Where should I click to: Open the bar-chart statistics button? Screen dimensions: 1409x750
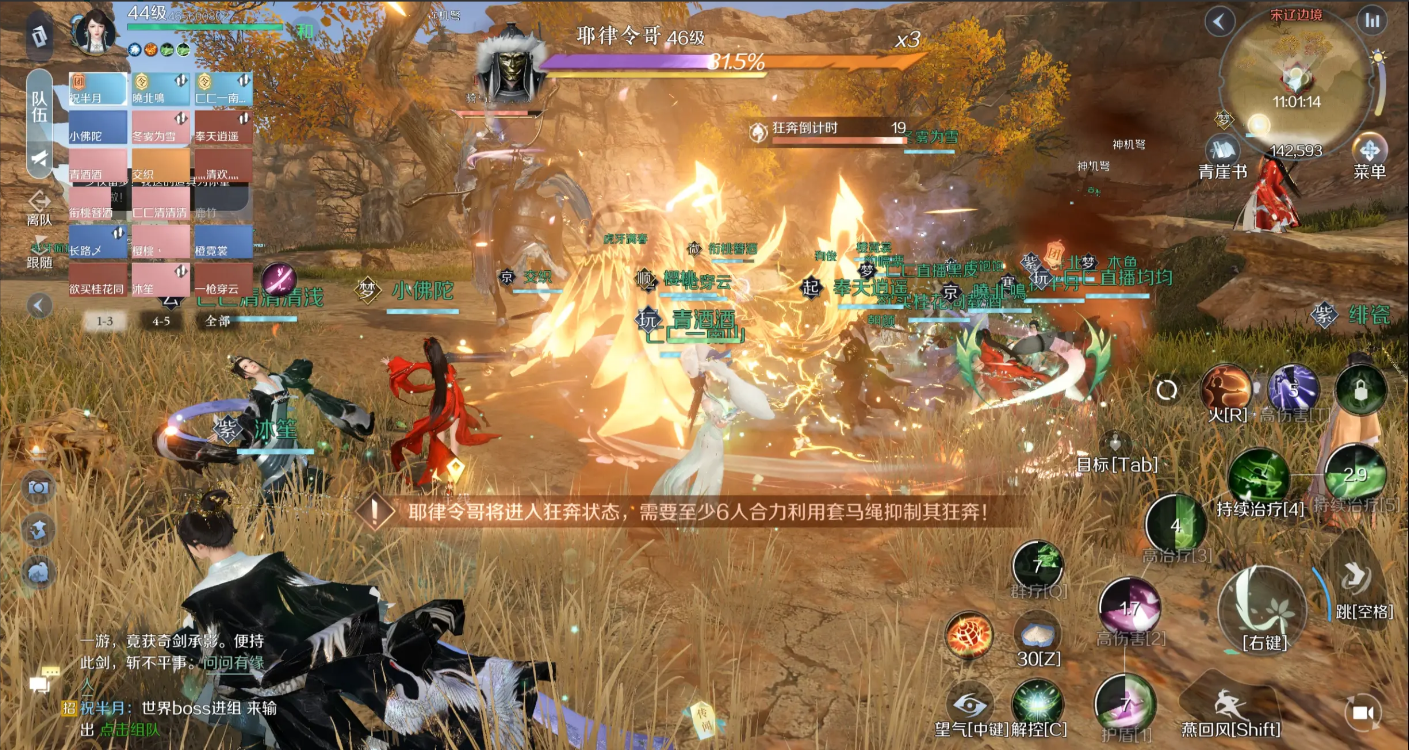(x=1371, y=20)
